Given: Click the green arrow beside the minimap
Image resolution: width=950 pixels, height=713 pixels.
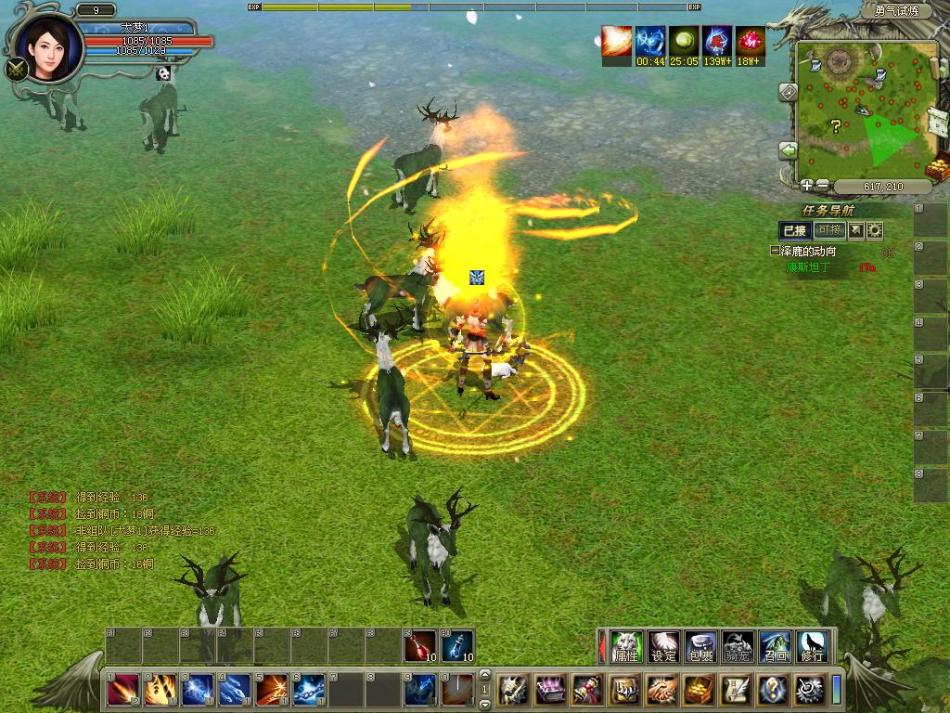Looking at the screenshot, I should [x=788, y=150].
